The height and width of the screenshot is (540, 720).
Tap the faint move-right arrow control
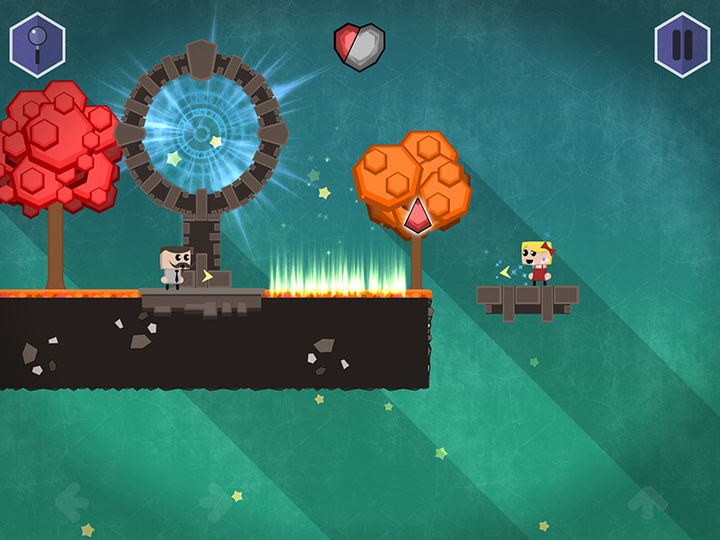[x=217, y=502]
